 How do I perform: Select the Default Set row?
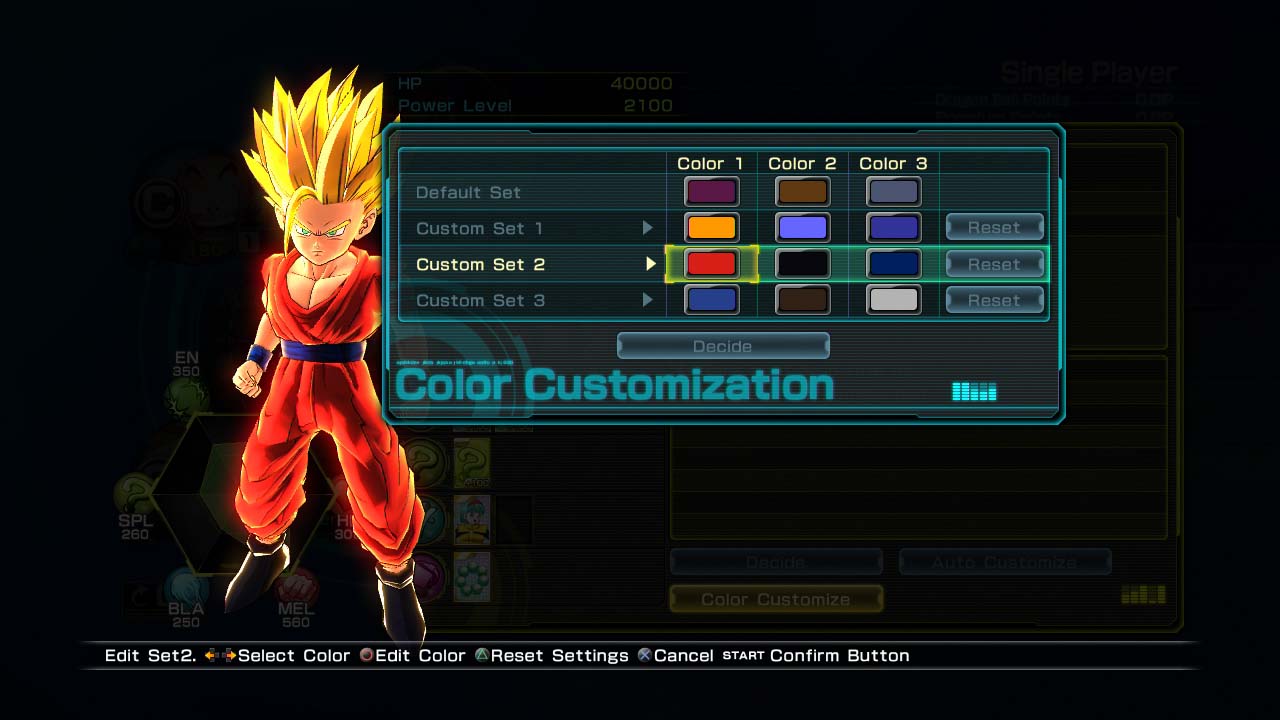[x=468, y=192]
